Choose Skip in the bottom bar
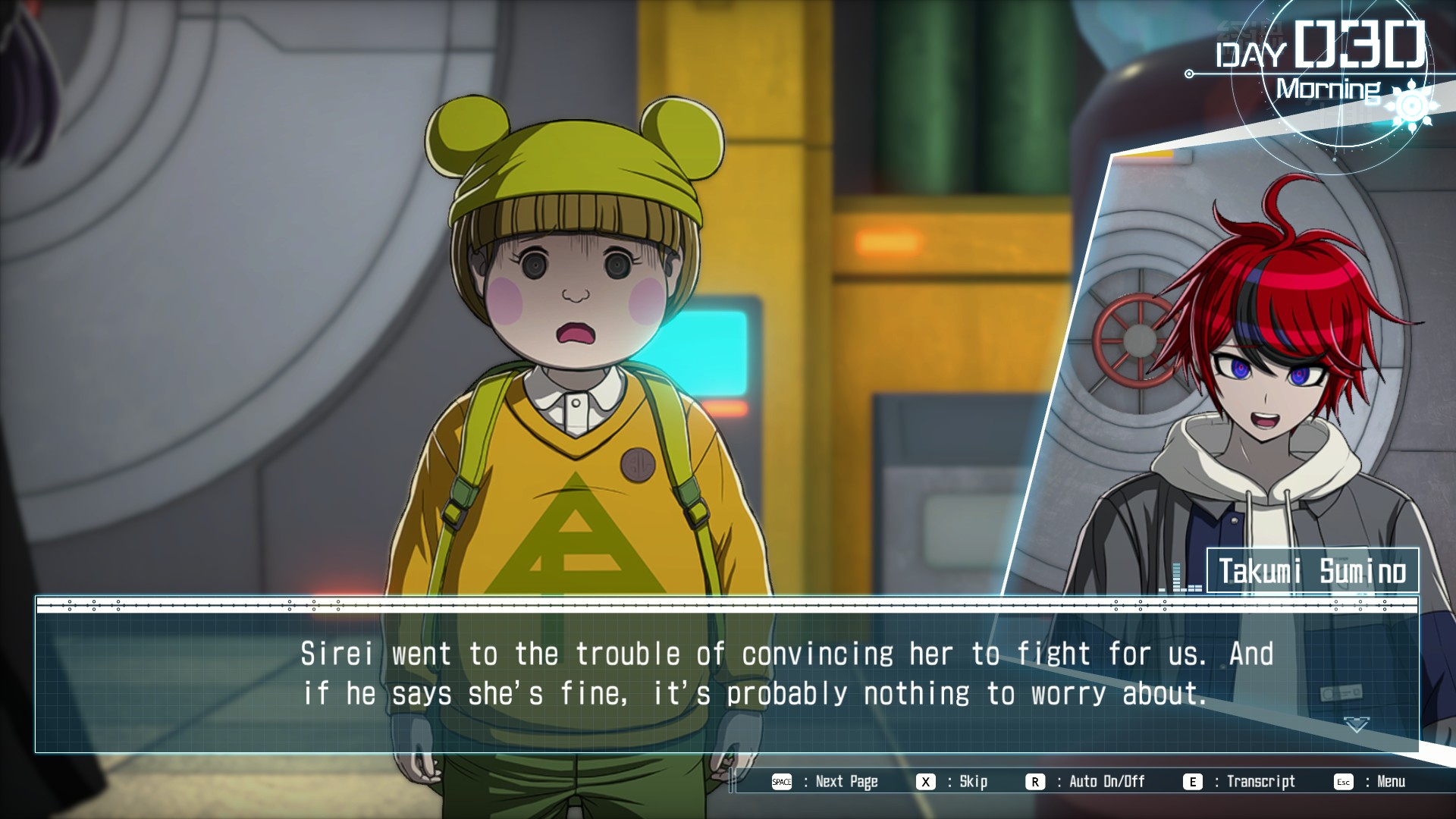The width and height of the screenshot is (1456, 819). [952, 782]
